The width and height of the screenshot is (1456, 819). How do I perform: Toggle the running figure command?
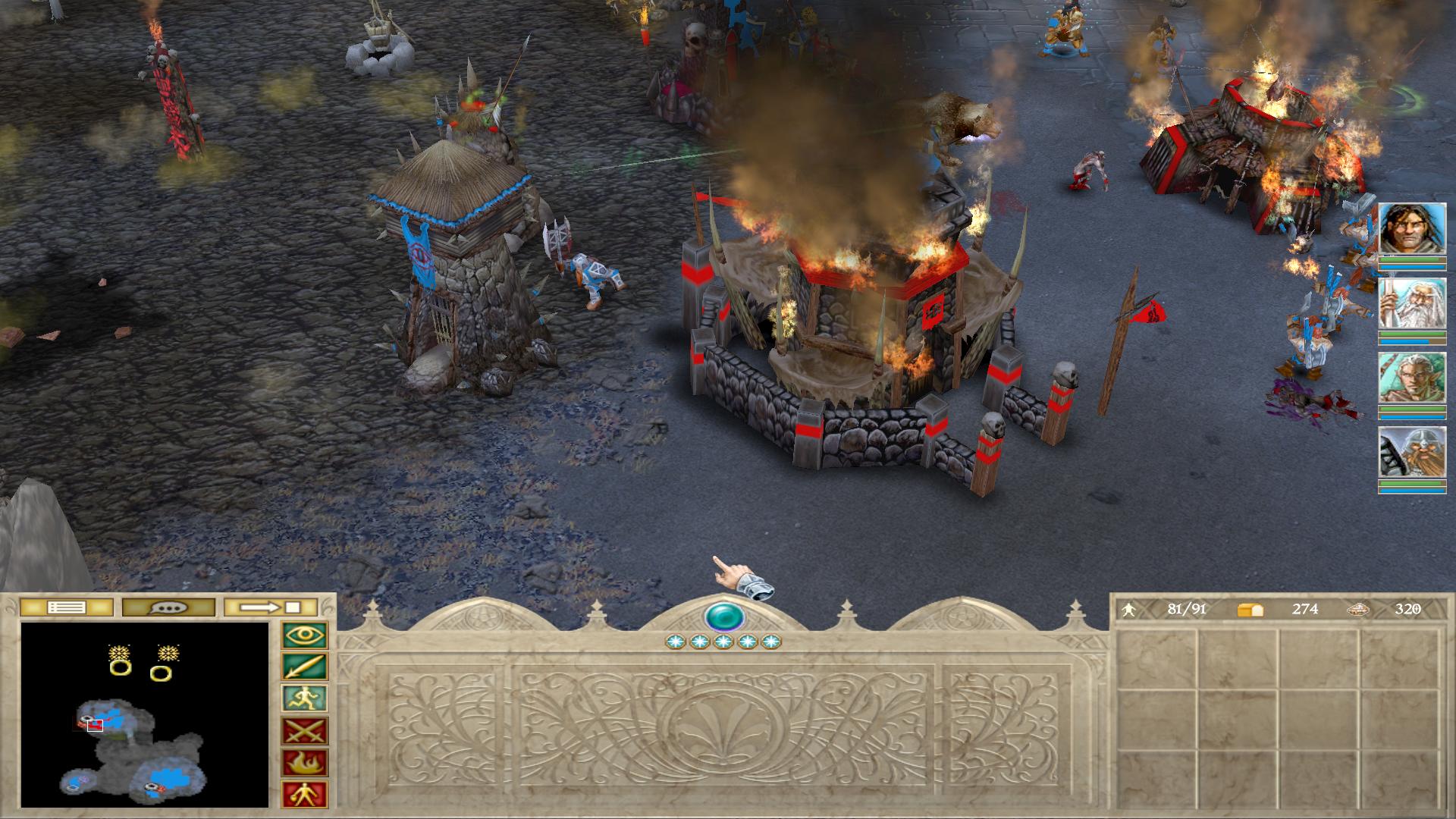(x=305, y=698)
